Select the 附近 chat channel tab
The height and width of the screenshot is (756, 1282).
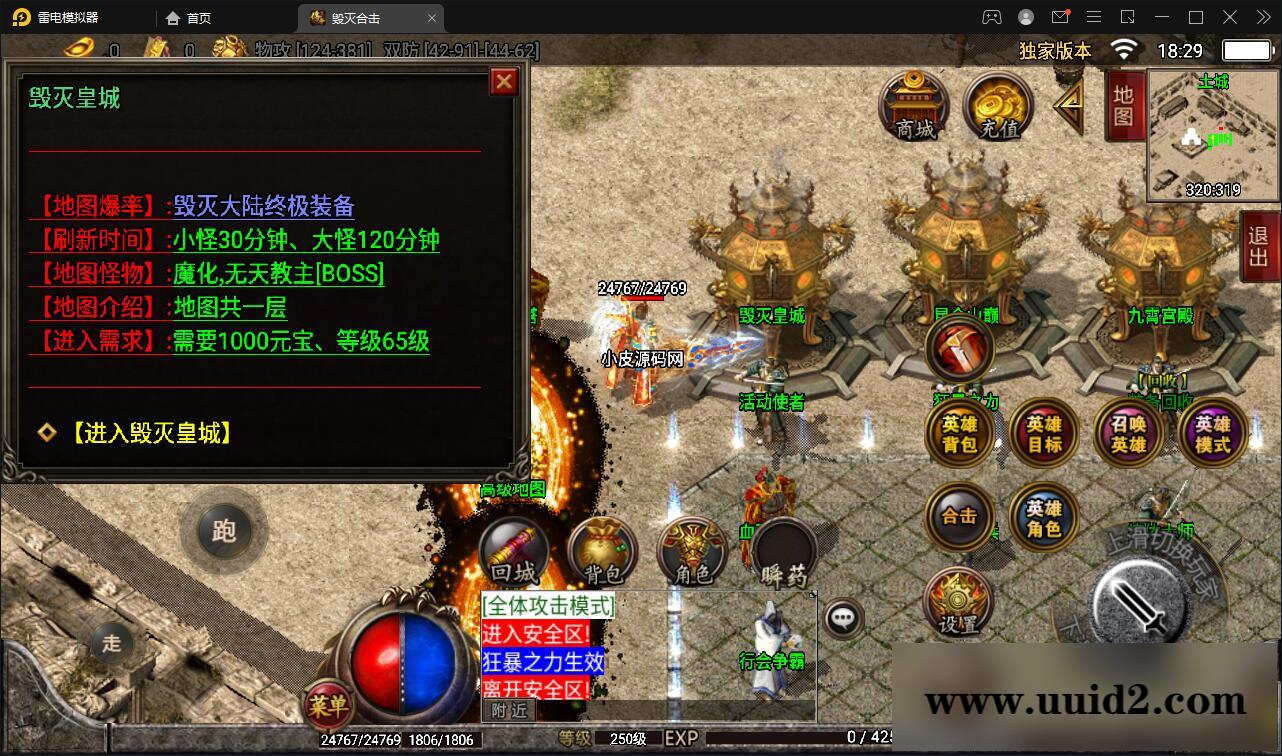[508, 708]
